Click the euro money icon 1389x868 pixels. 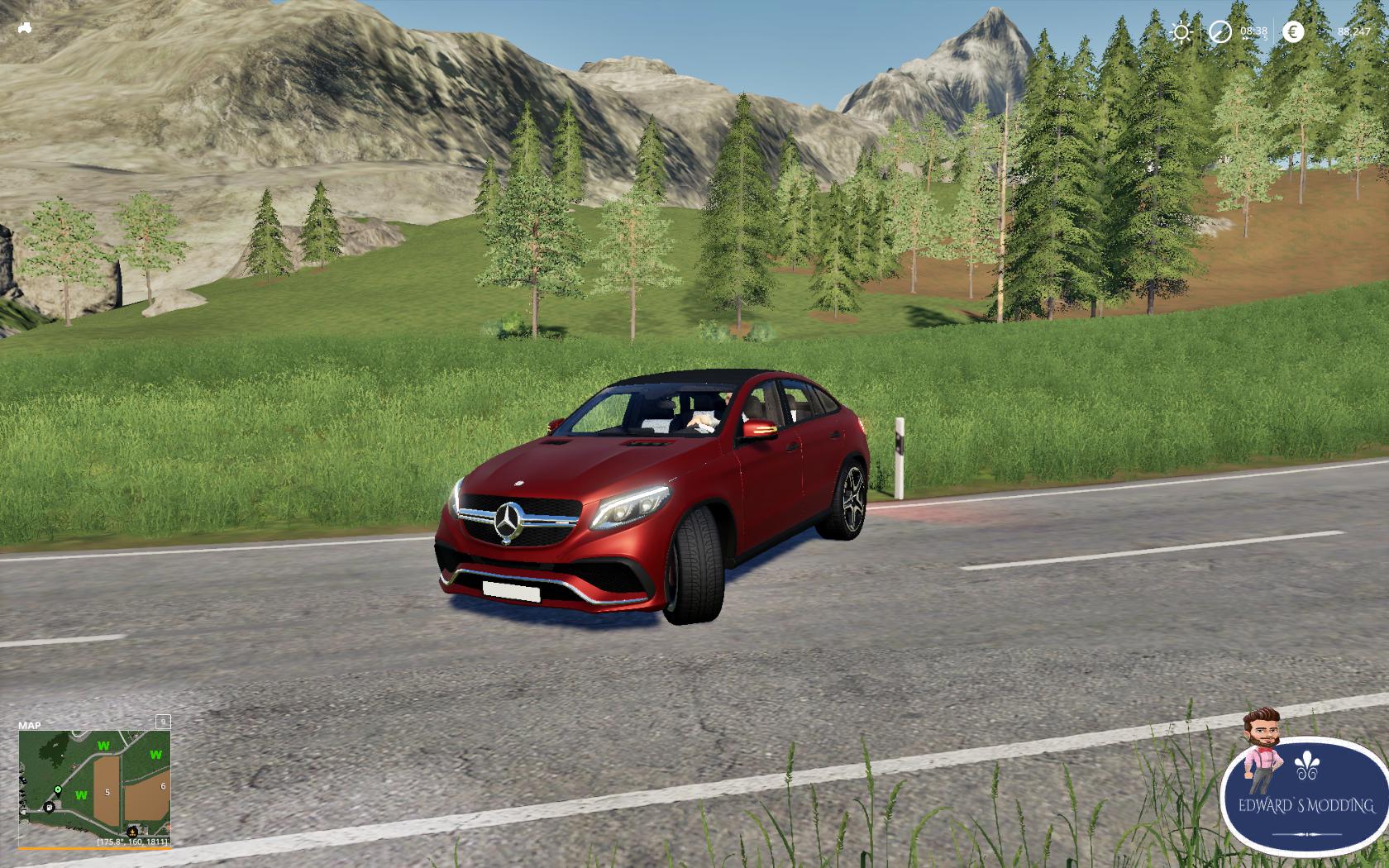click(1293, 32)
